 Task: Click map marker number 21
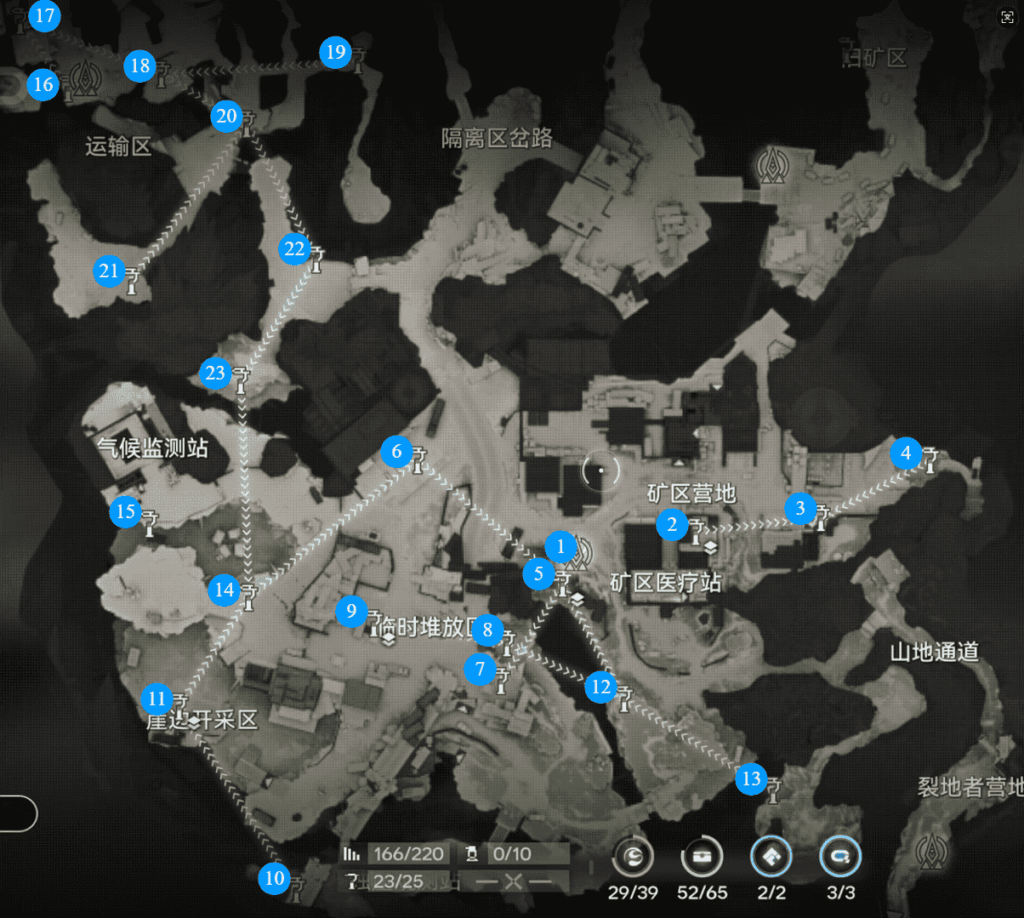(x=108, y=270)
